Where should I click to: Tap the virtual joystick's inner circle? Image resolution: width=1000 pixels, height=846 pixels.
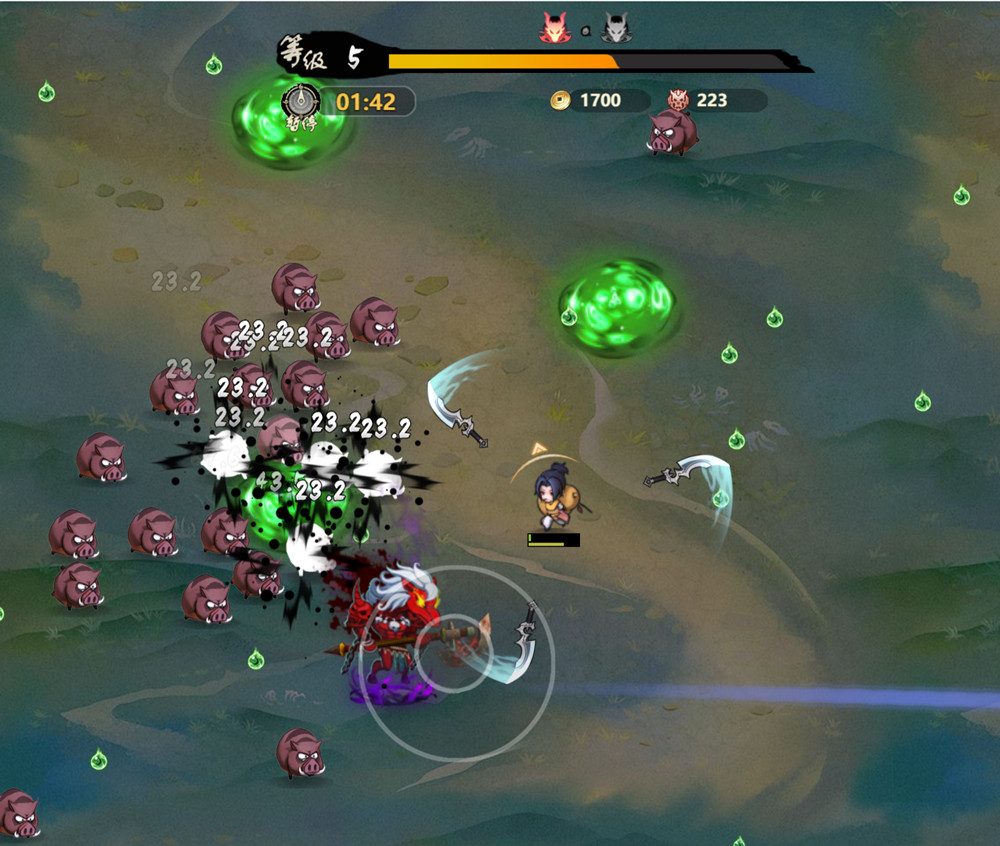(x=454, y=653)
